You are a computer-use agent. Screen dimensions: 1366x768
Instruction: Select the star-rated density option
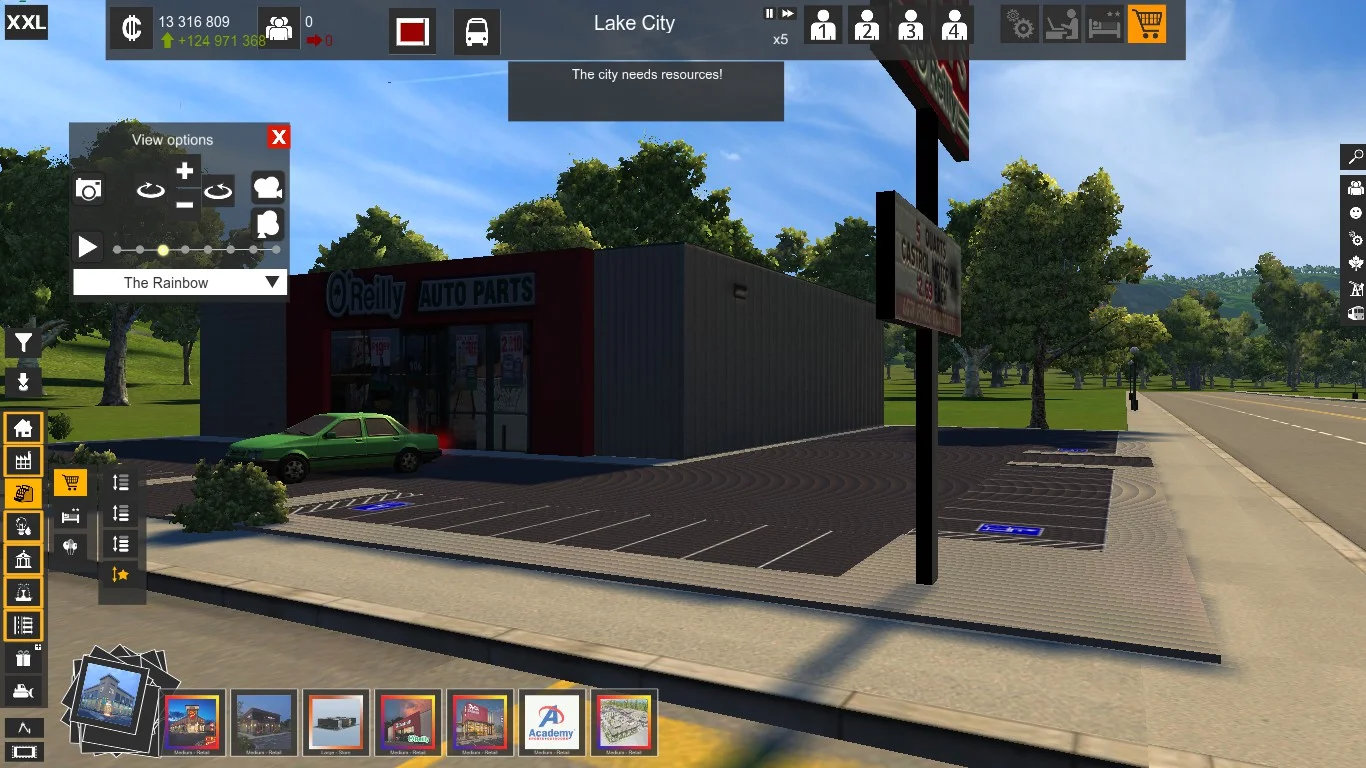(x=121, y=574)
